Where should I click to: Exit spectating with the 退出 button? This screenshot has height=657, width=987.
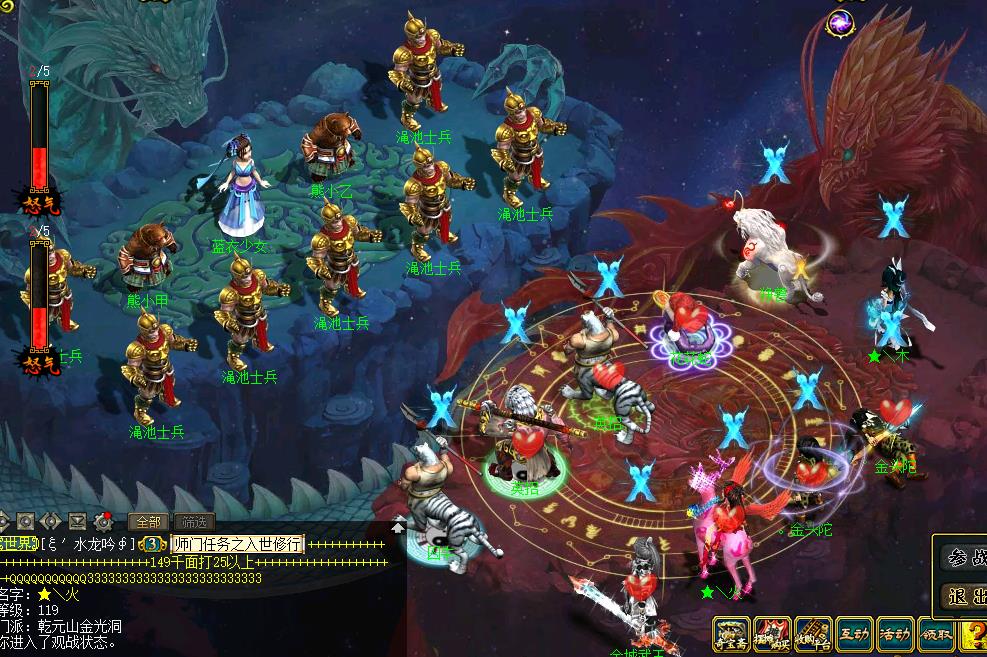[965, 596]
